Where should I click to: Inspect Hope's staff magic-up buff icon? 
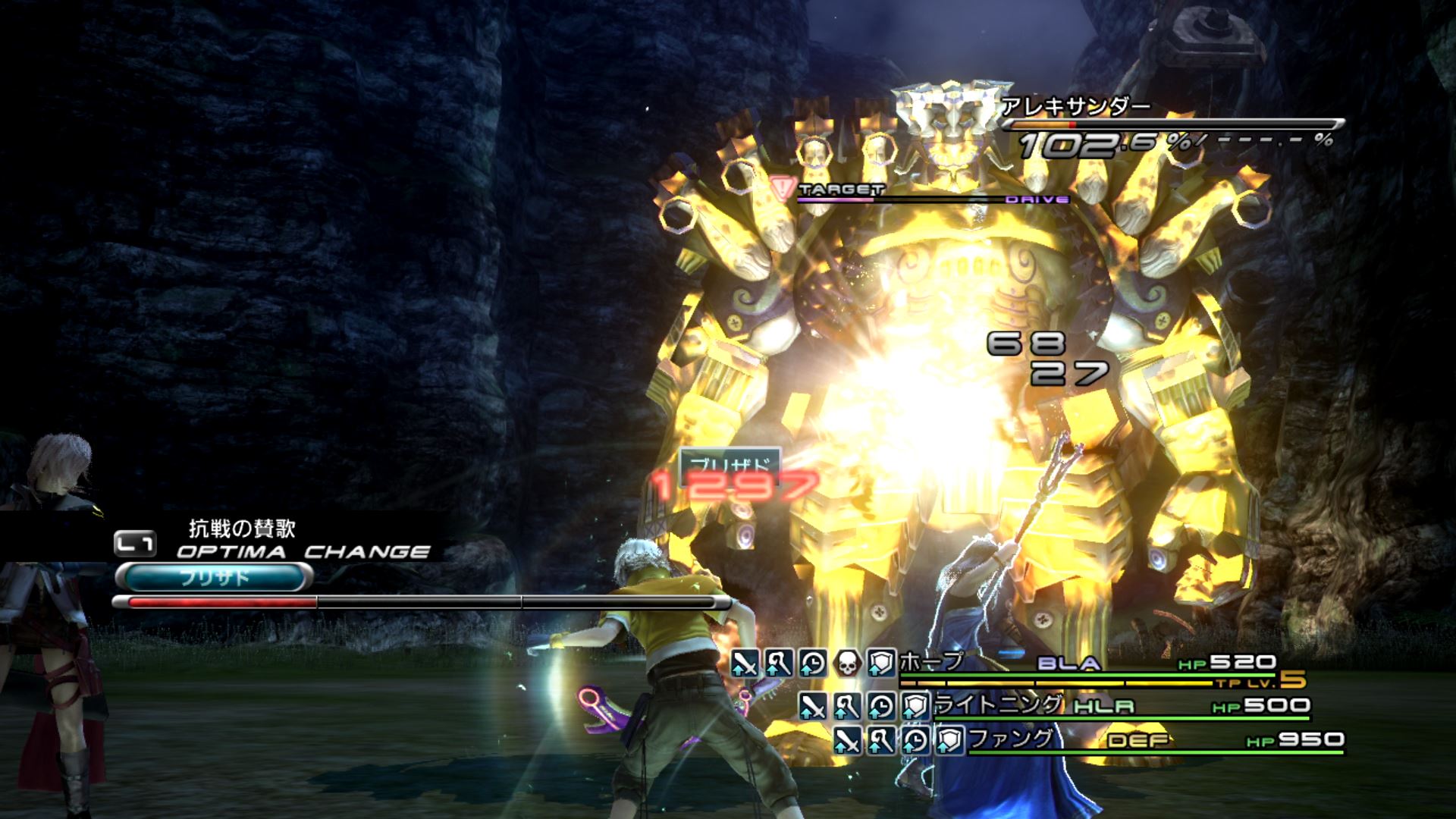[x=779, y=664]
